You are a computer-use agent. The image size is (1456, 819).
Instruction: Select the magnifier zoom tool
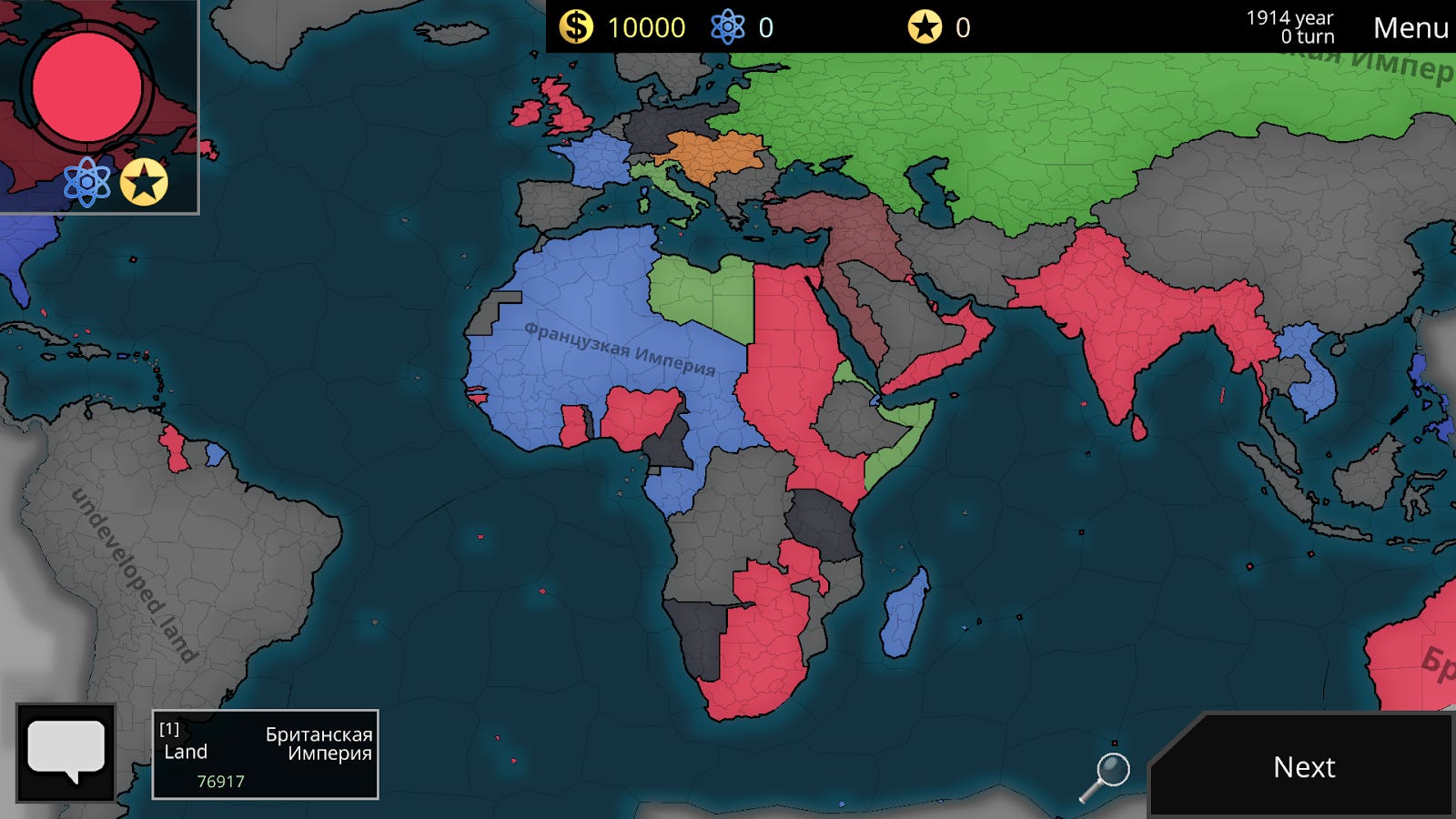pos(1115,770)
